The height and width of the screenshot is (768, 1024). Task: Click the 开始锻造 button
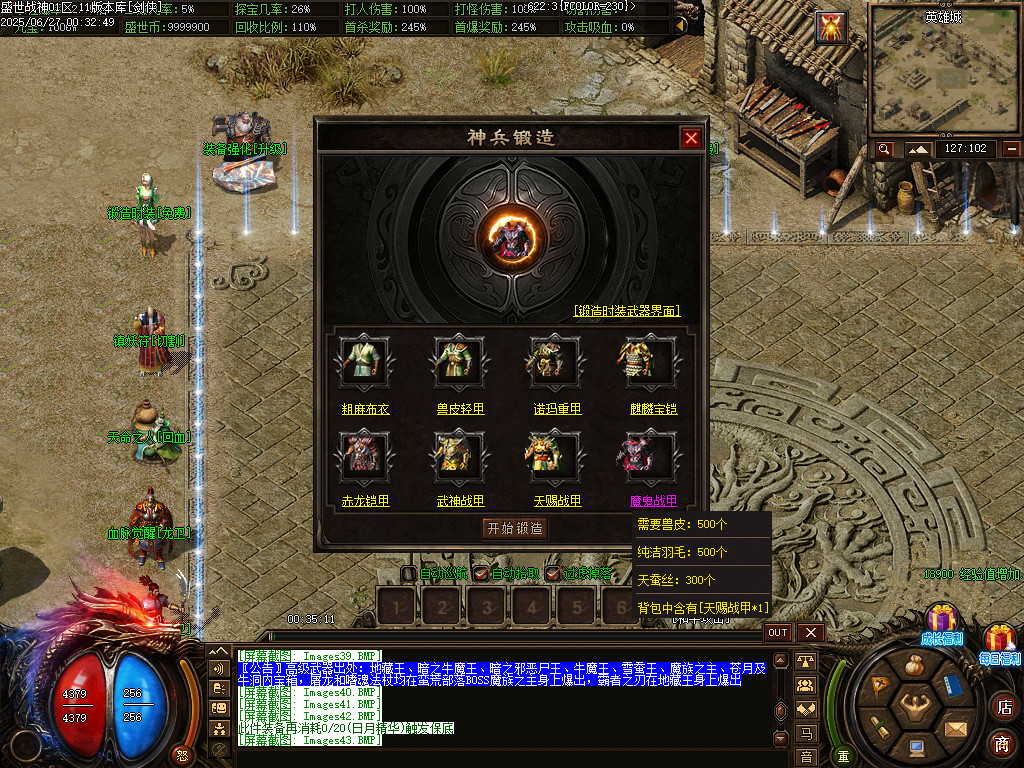point(515,528)
